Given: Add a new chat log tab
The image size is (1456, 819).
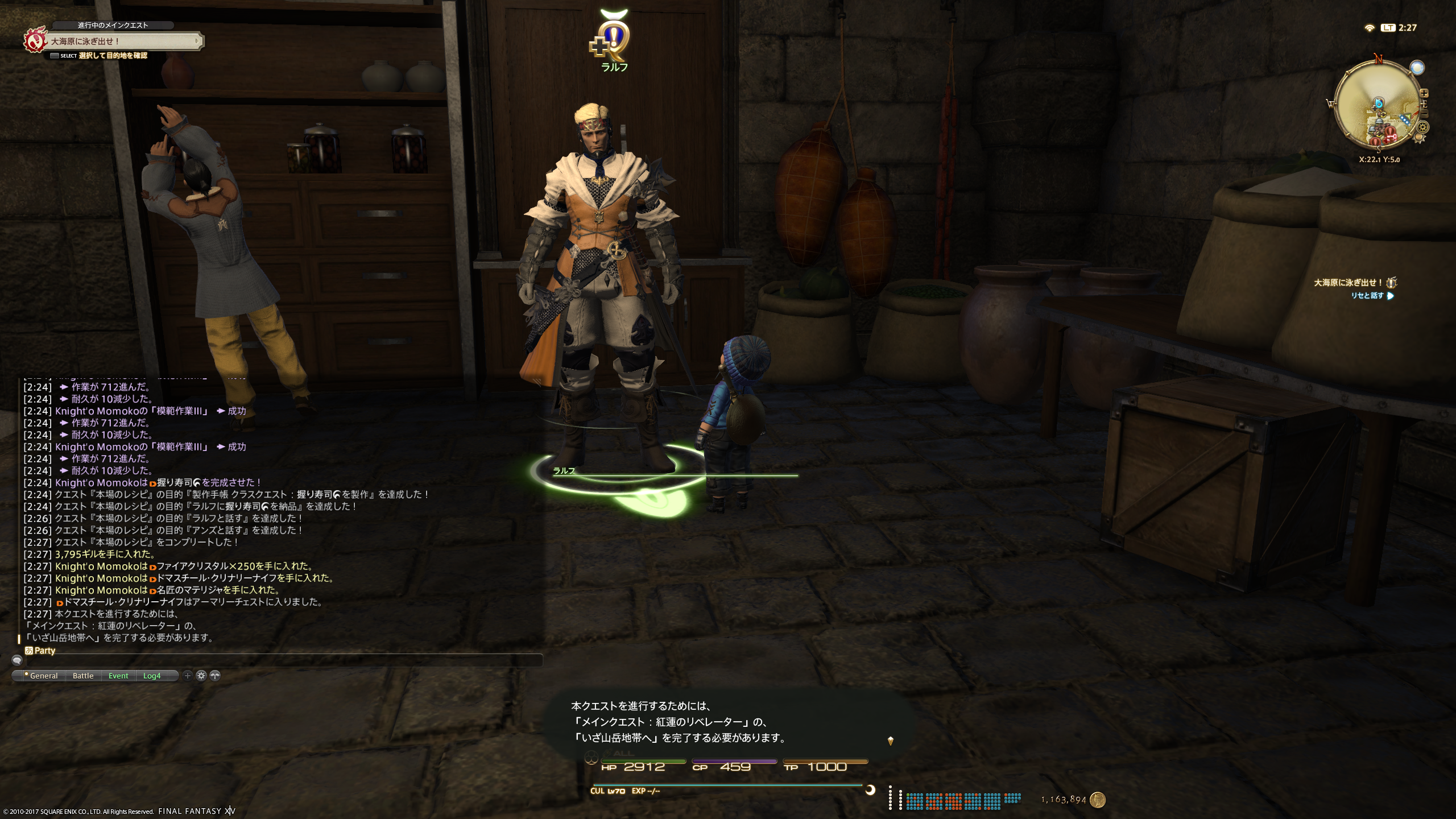Looking at the screenshot, I should point(188,676).
